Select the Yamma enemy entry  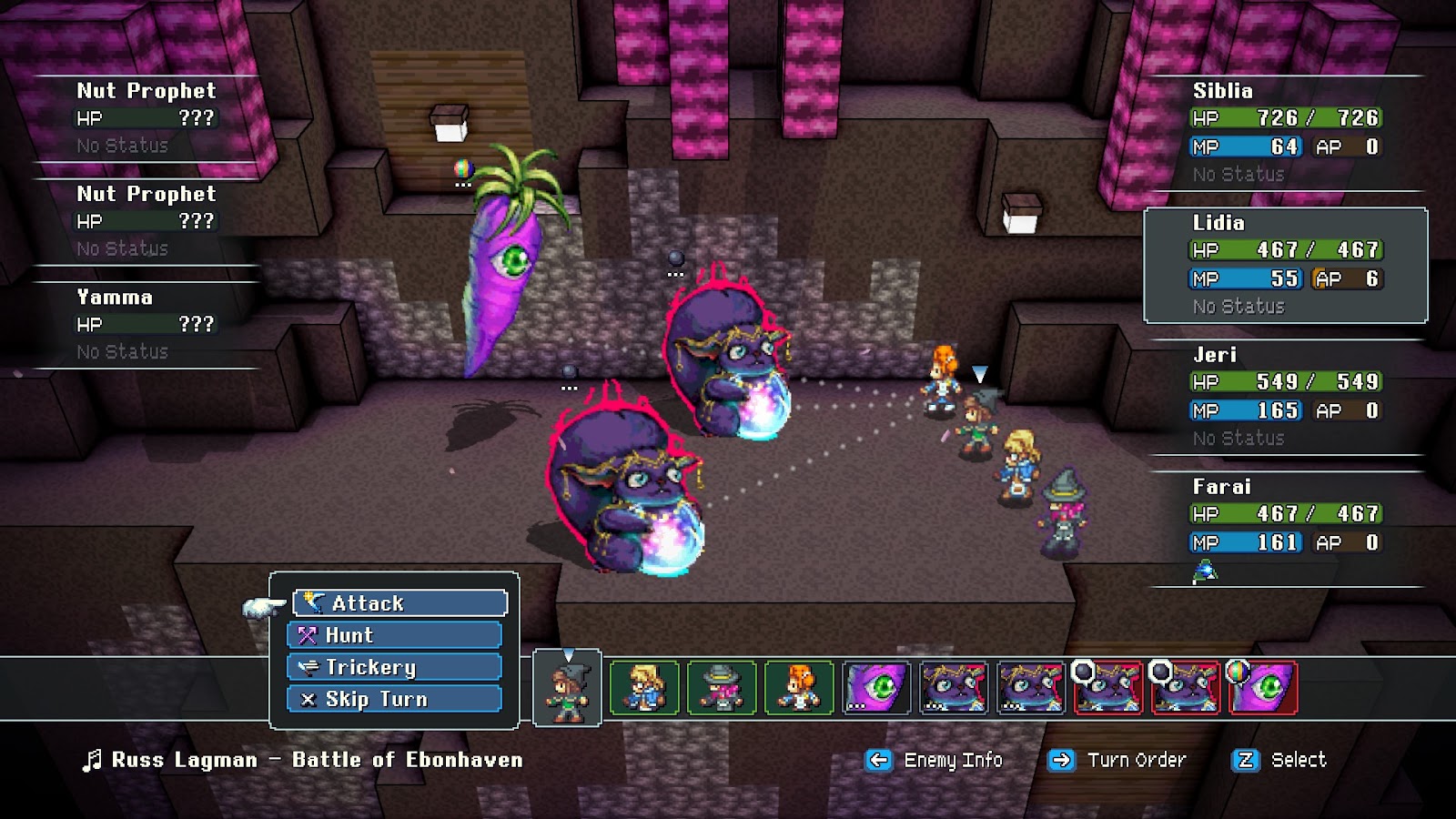[146, 324]
